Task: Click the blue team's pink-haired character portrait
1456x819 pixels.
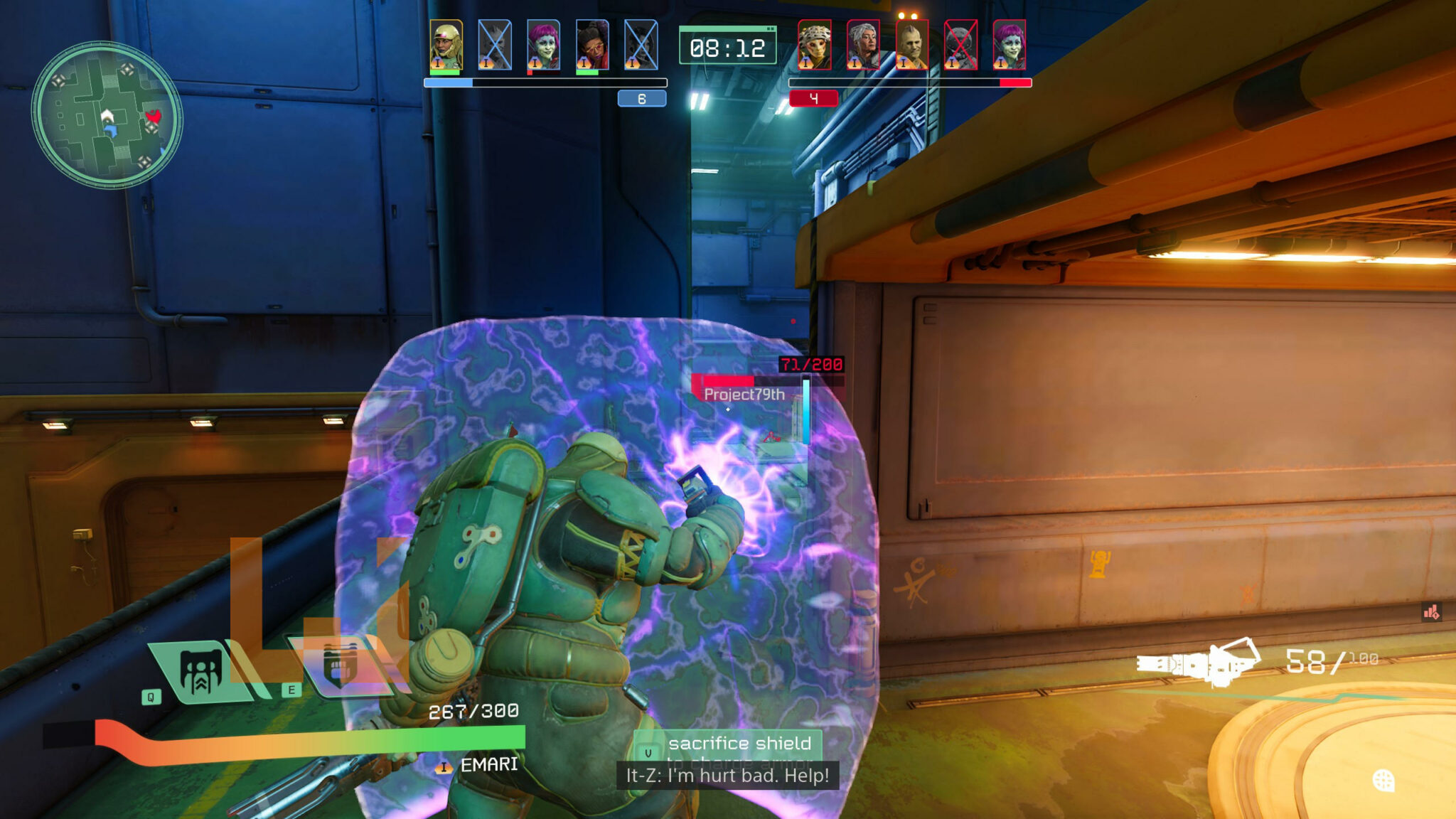Action: pyautogui.click(x=543, y=44)
